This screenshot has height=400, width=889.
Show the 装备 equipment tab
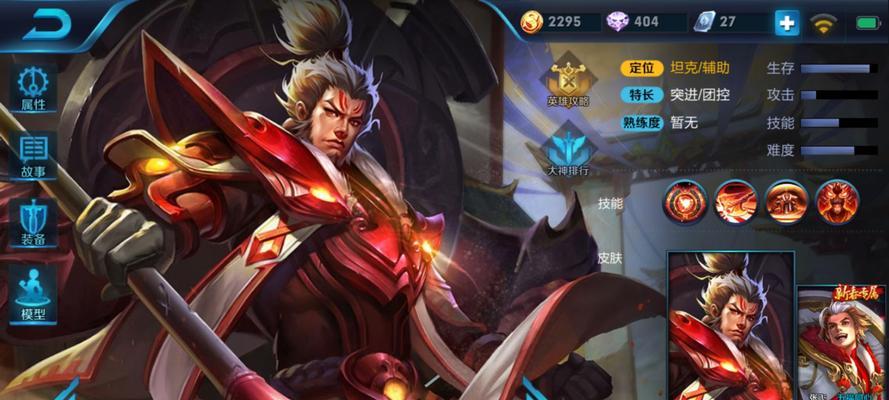tap(33, 222)
